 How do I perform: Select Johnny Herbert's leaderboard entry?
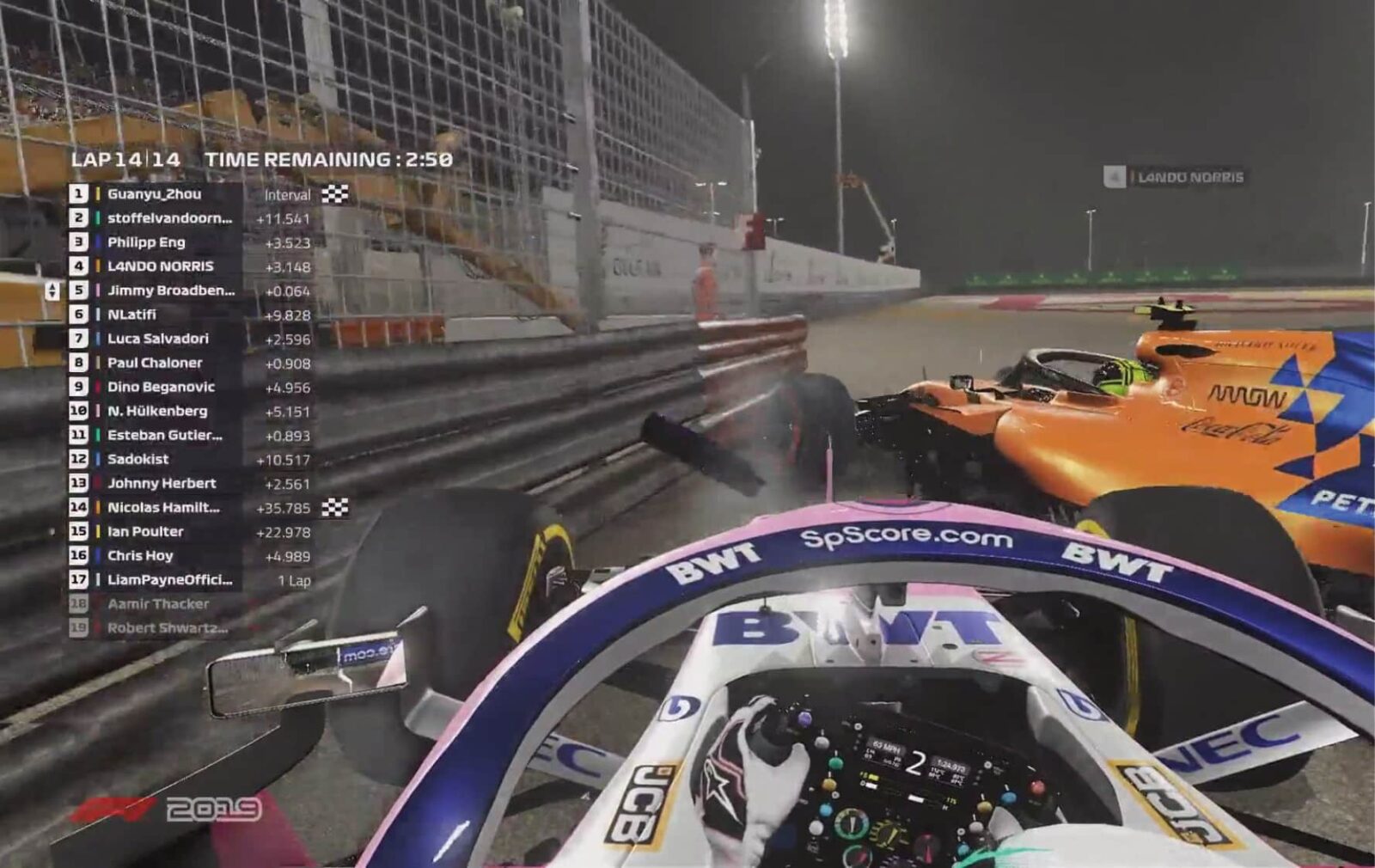click(162, 483)
